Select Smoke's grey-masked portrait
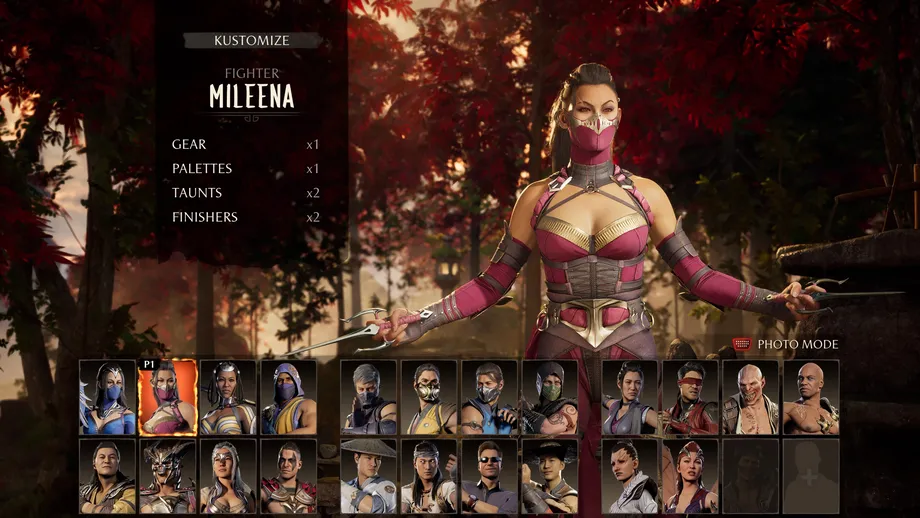The height and width of the screenshot is (518, 920). coord(369,398)
